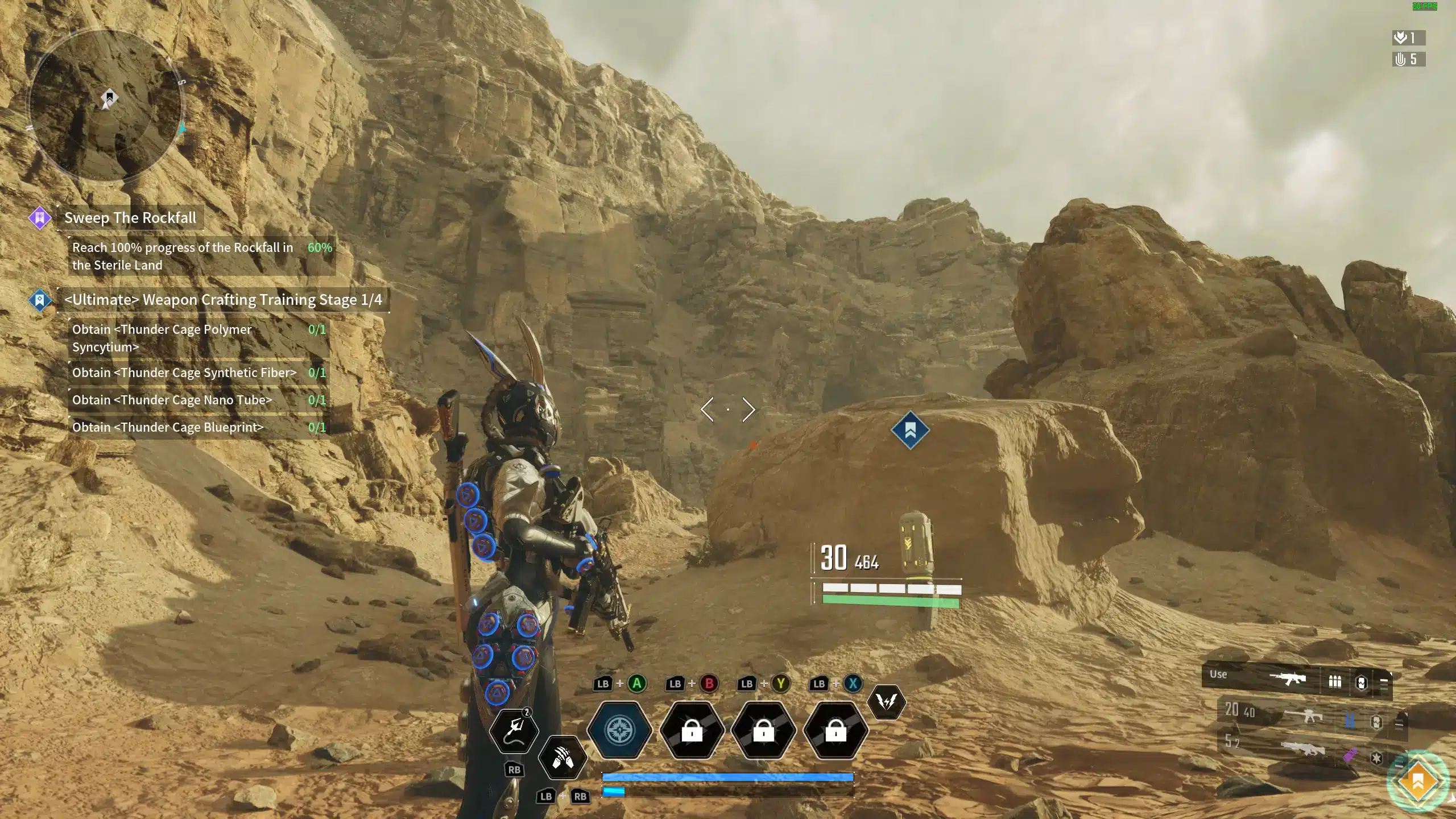The image size is (1456, 819).
Task: Select the Sweep The Rockfall quest
Action: coord(130,218)
